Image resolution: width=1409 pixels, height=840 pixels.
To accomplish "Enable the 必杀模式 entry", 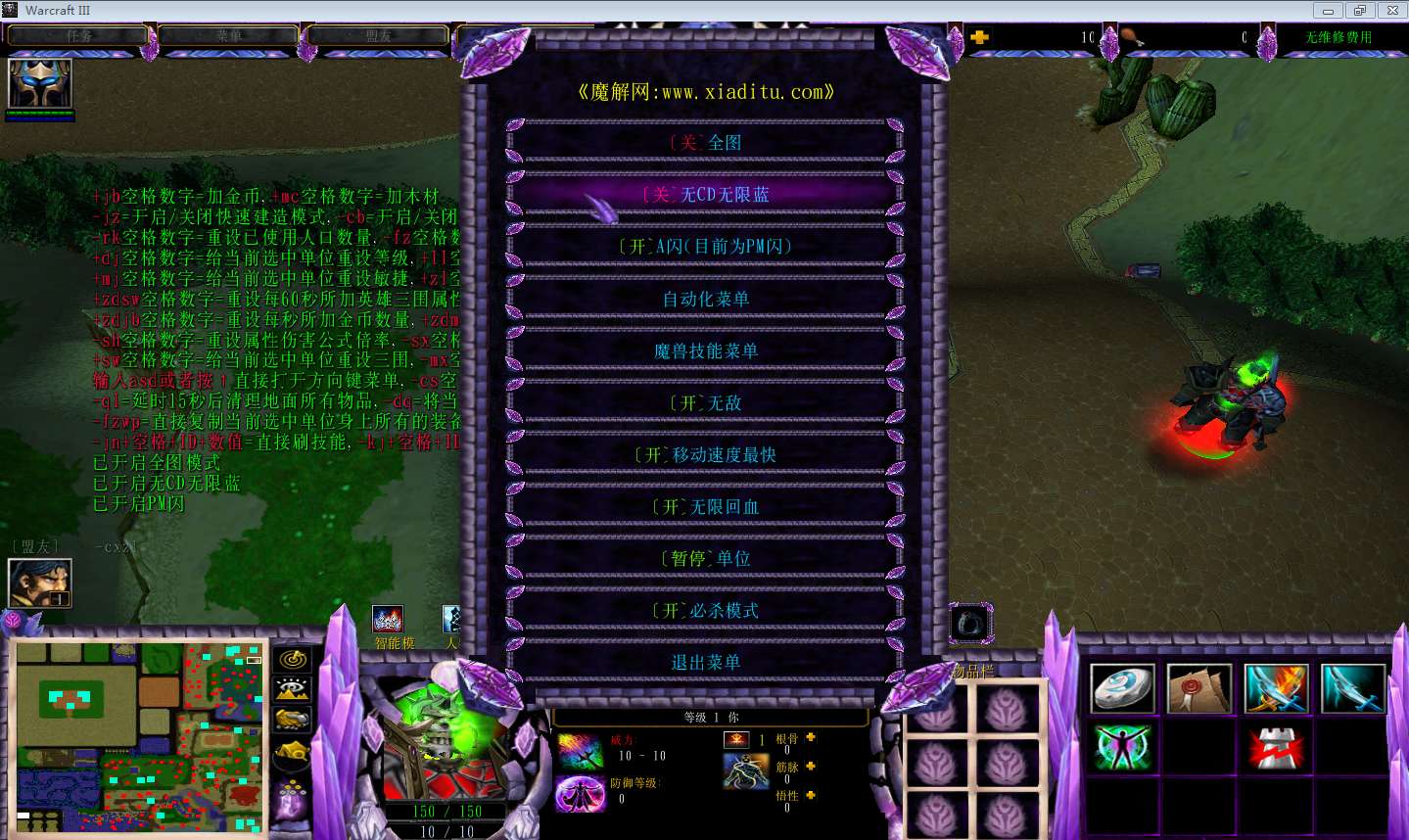I will 705,610.
